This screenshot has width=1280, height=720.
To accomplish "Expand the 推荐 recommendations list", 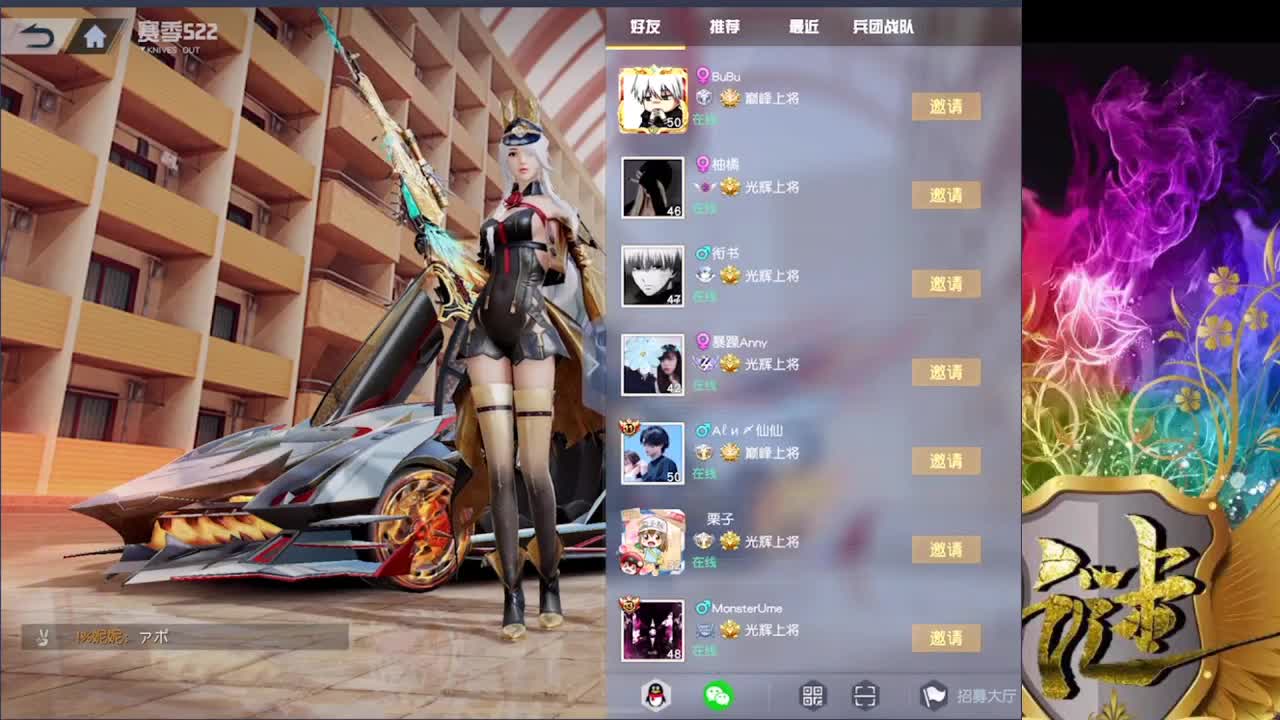I will click(722, 28).
